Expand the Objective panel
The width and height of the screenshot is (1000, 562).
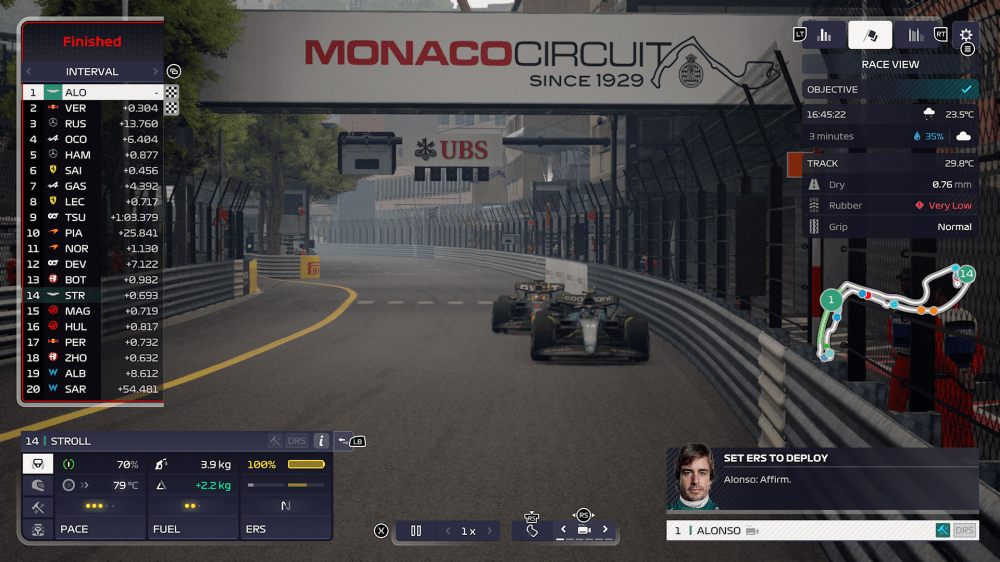890,89
